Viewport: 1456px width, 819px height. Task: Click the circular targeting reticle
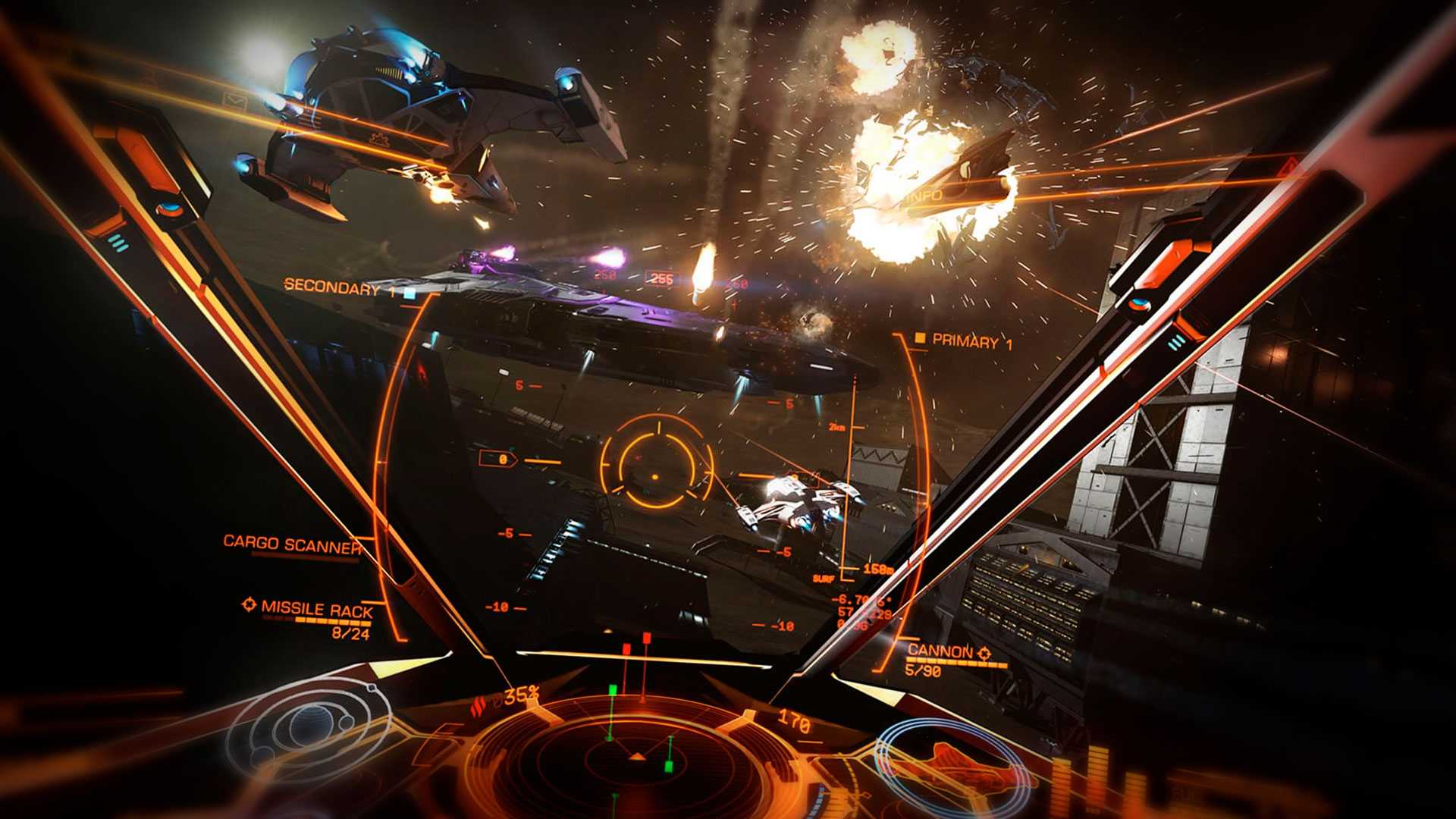point(656,460)
